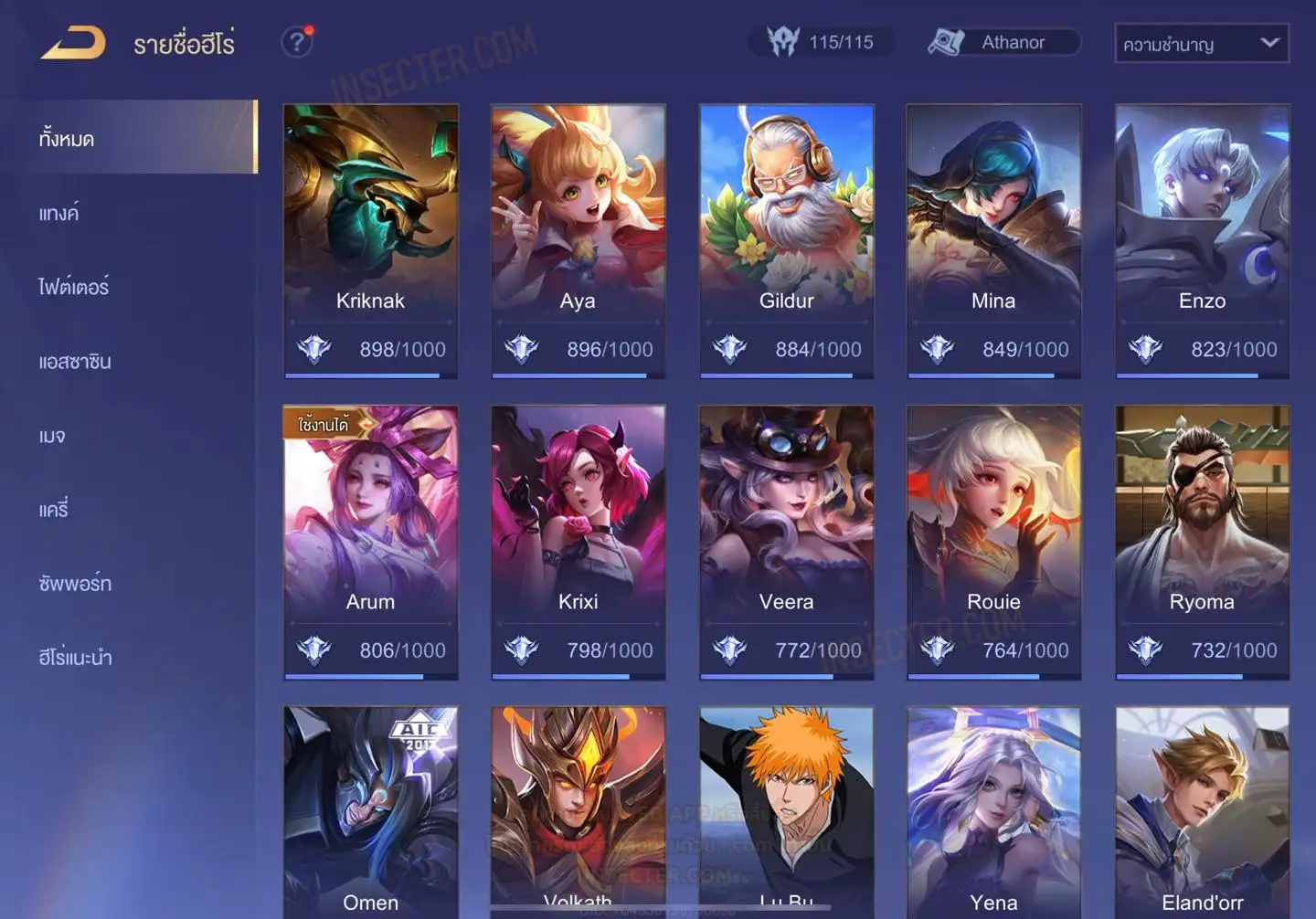
Task: Open the Ryoma hero card
Action: coord(1202,541)
